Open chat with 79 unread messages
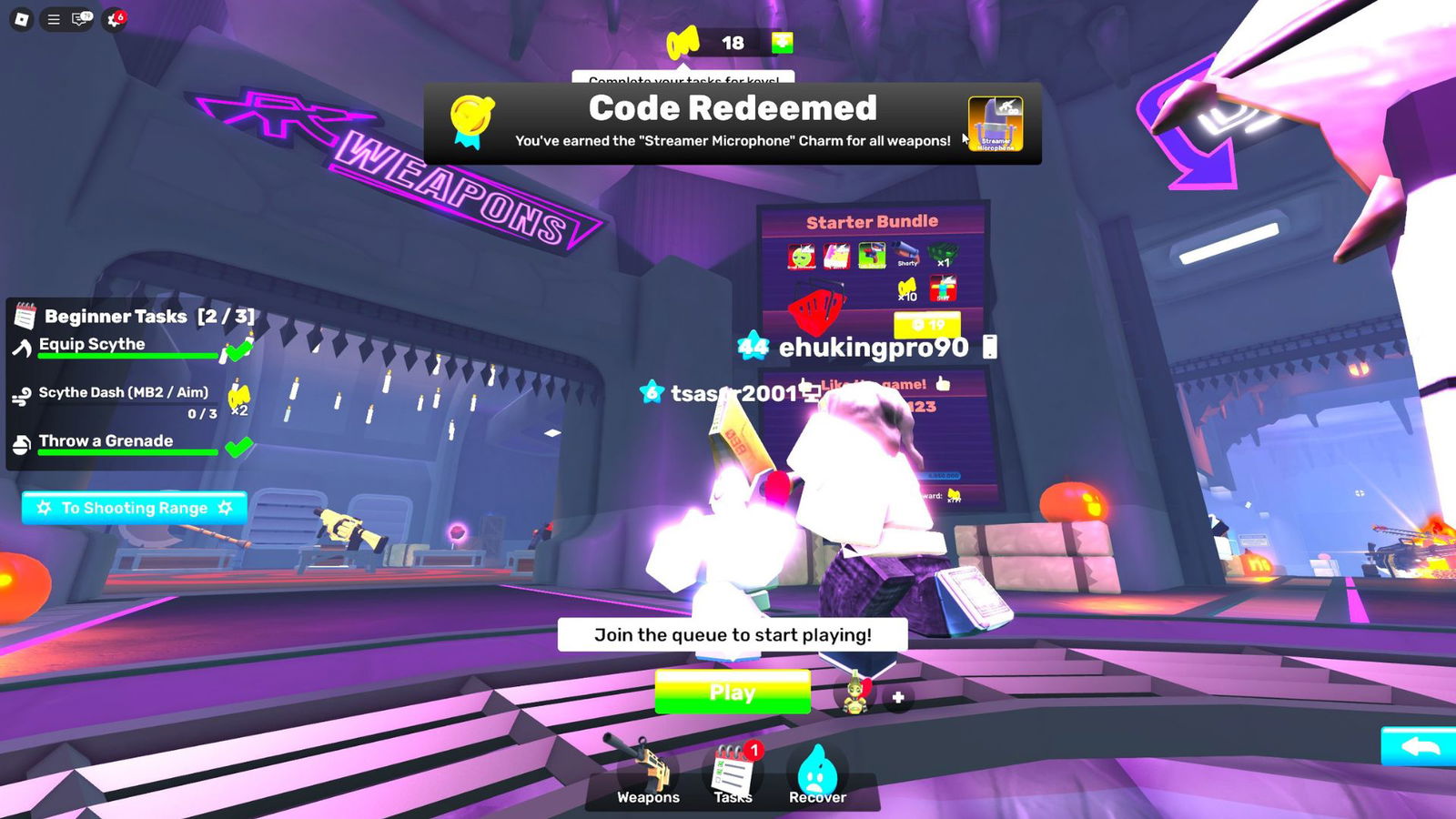1456x819 pixels. (x=80, y=18)
